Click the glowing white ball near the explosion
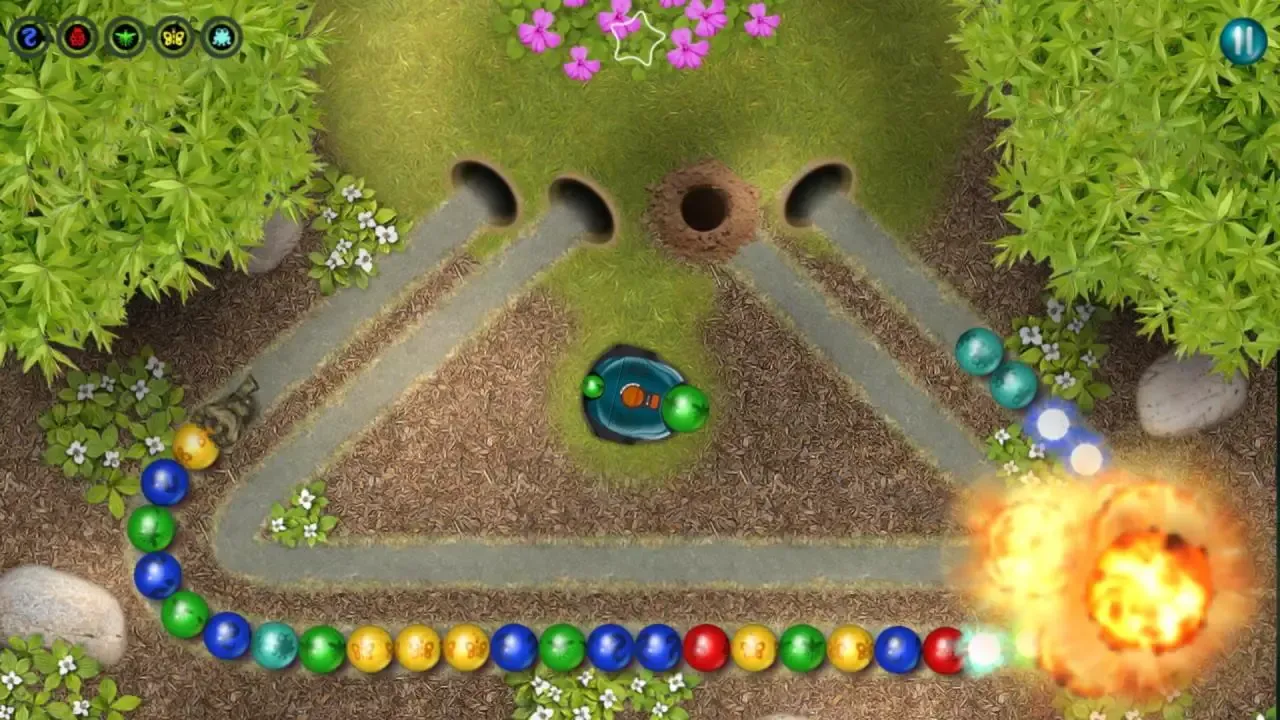The height and width of the screenshot is (720, 1280). coord(983,650)
